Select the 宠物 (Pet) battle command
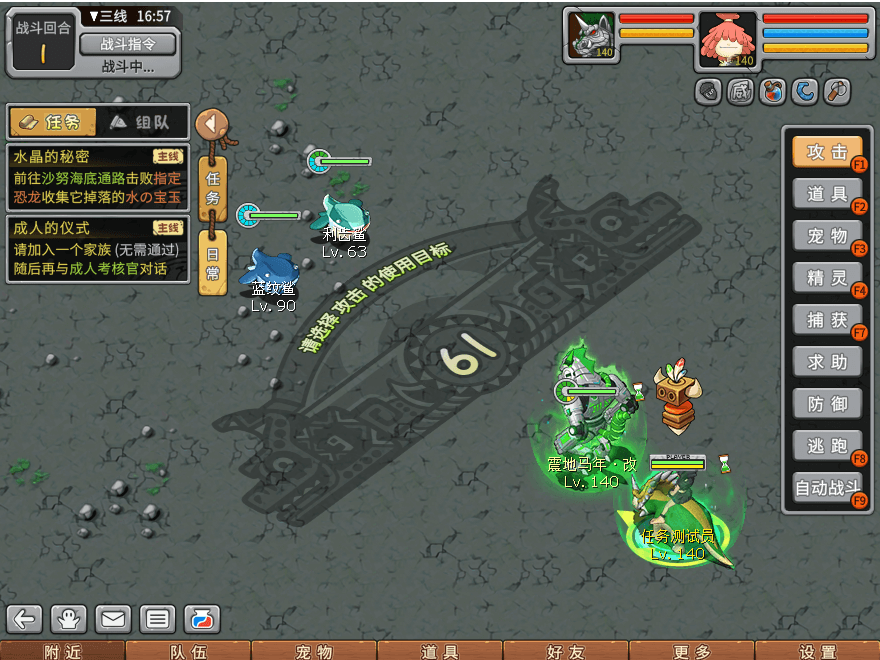This screenshot has height=660, width=880. (827, 236)
